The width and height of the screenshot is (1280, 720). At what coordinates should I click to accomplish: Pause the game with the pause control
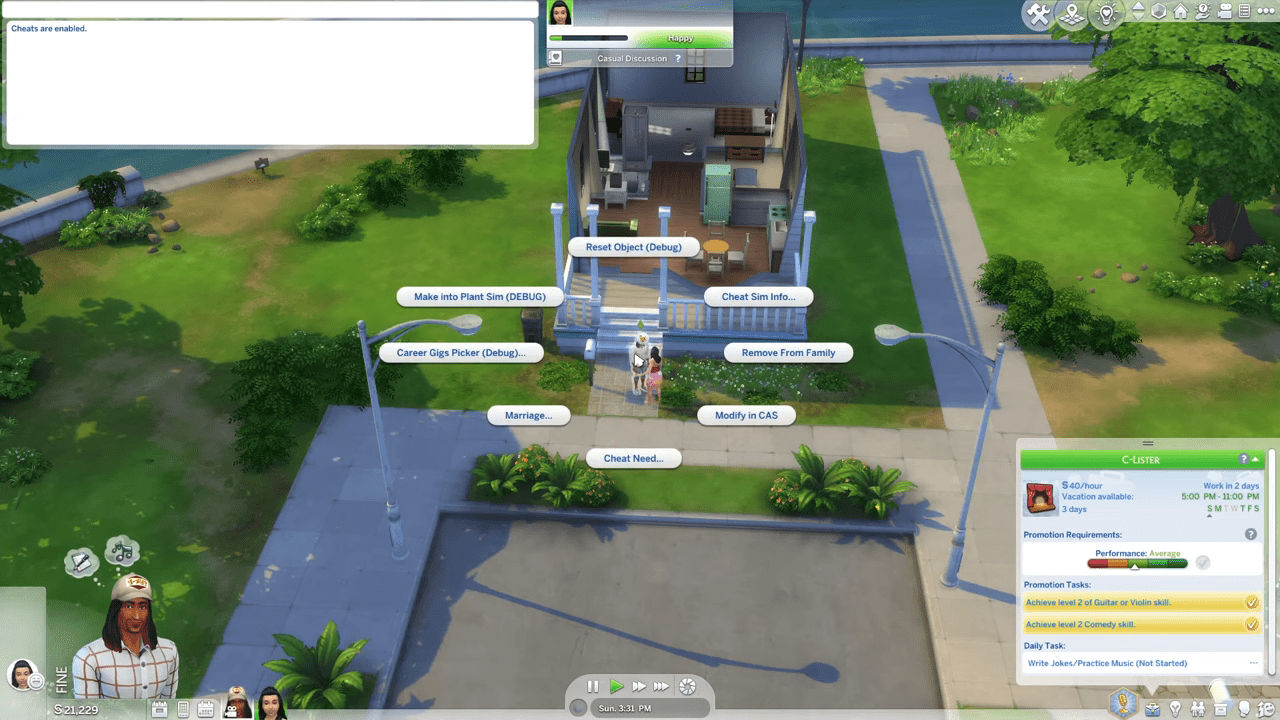(592, 686)
